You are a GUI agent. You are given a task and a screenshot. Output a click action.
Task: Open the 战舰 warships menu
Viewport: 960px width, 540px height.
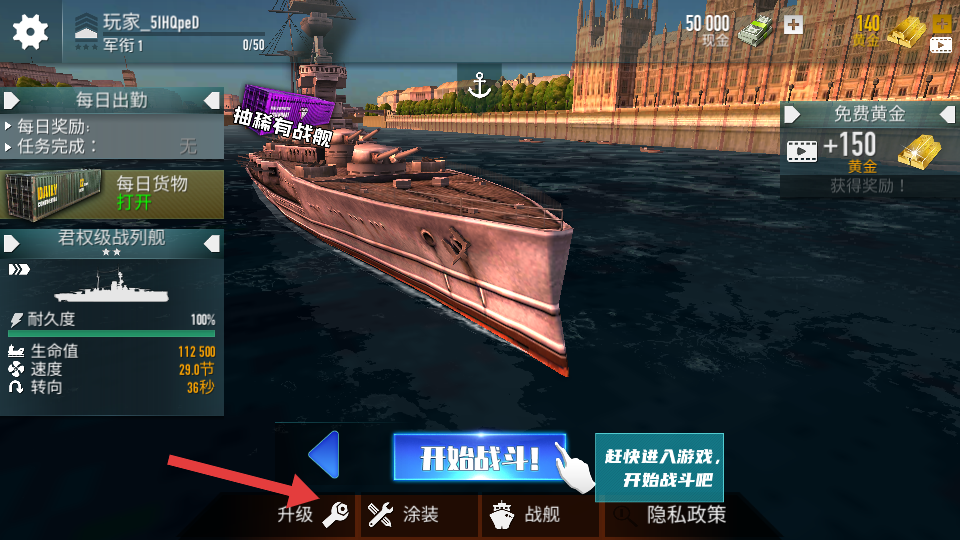(527, 515)
